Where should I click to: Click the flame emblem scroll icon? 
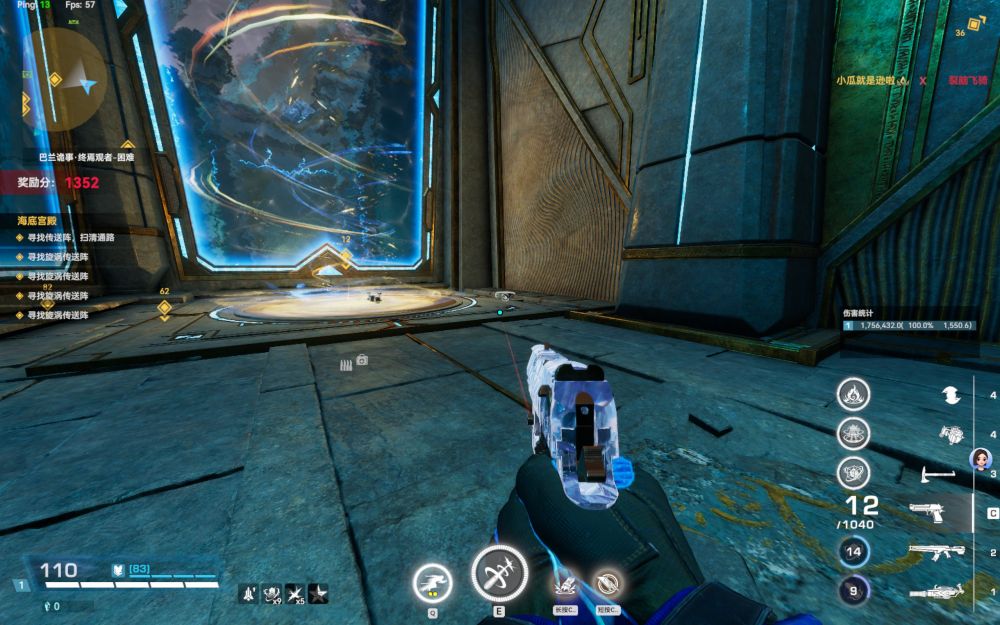(853, 393)
